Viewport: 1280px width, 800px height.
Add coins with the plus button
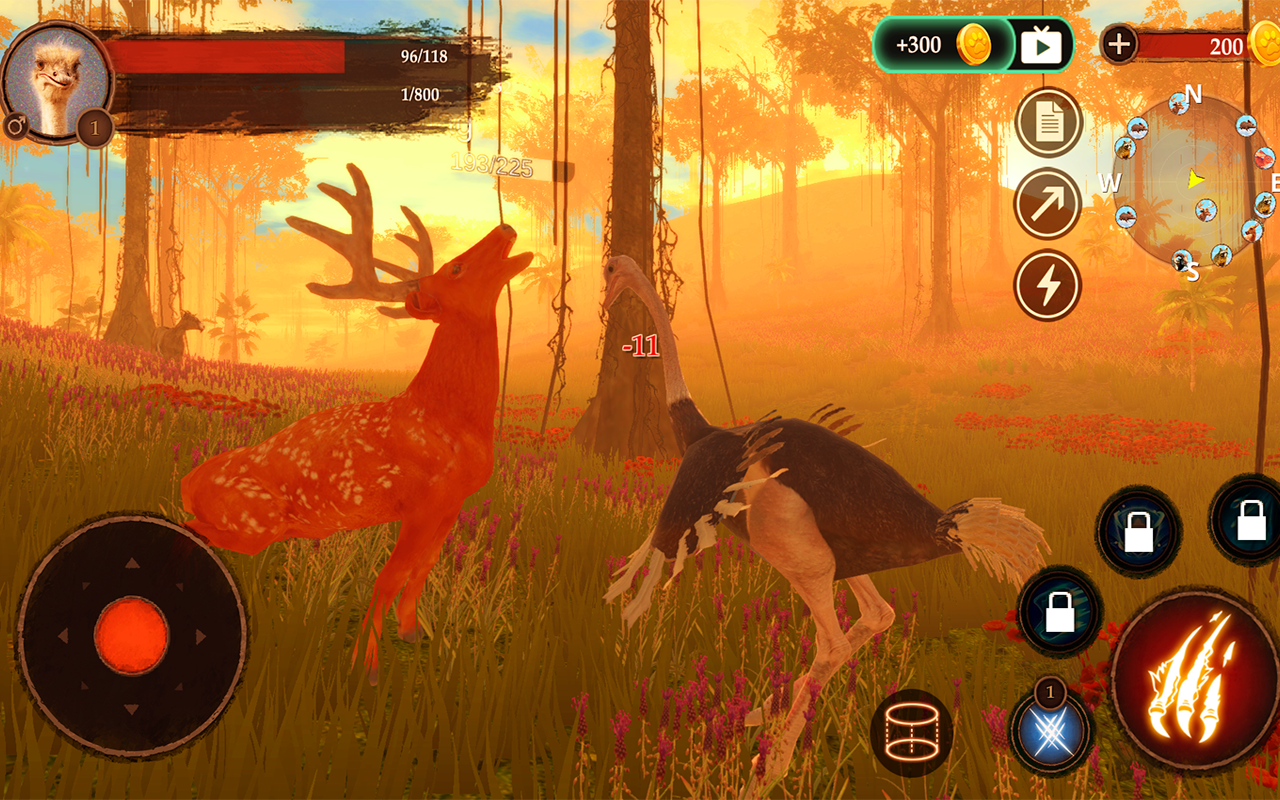click(1120, 45)
